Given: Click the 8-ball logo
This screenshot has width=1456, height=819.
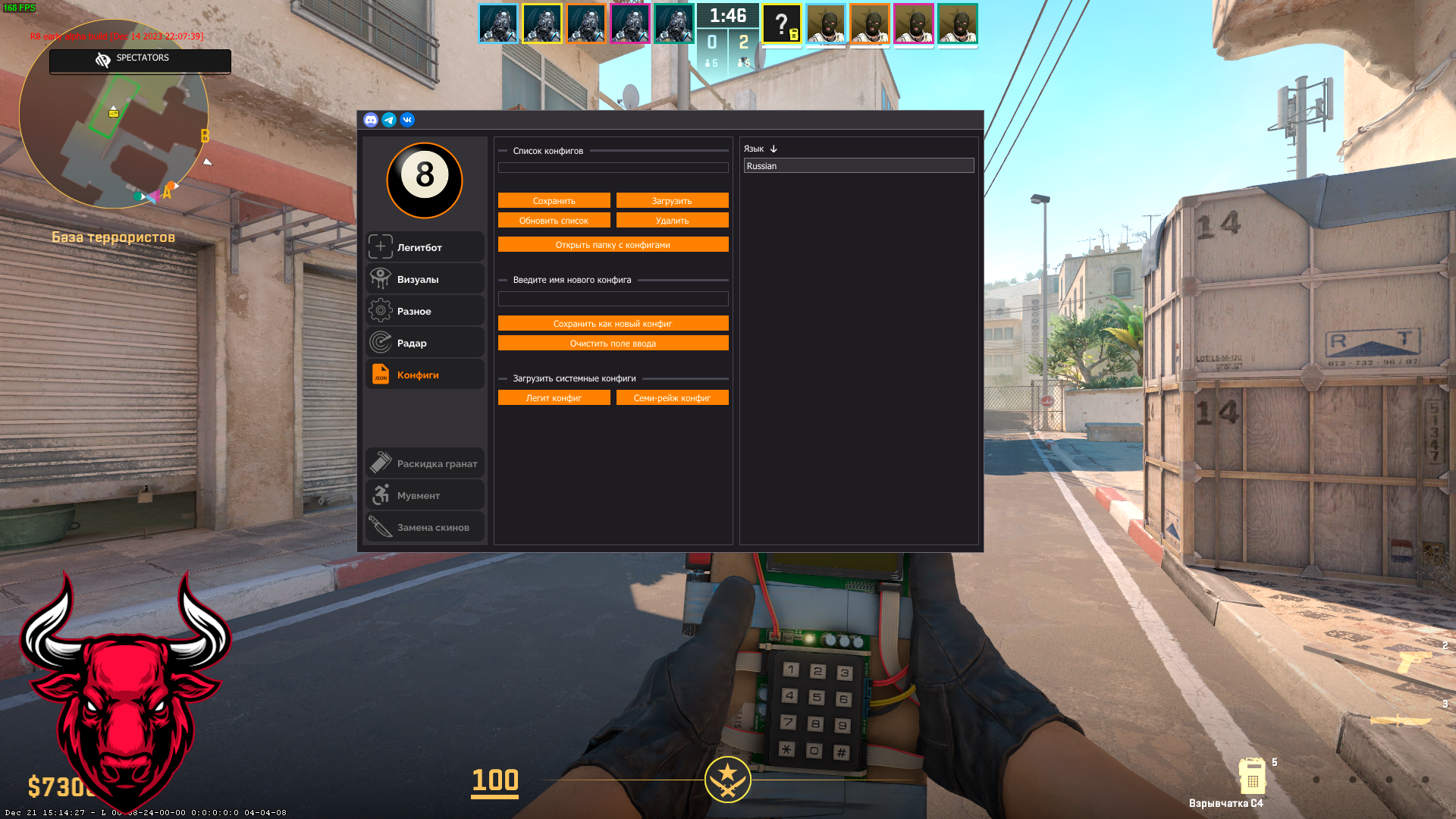Looking at the screenshot, I should [424, 180].
